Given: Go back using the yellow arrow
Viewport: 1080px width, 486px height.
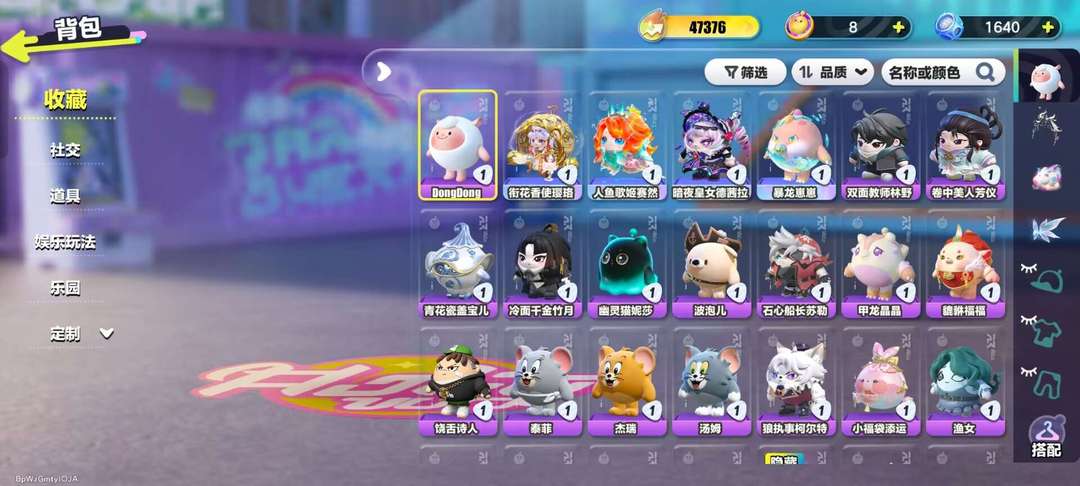Looking at the screenshot, I should coord(22,42).
